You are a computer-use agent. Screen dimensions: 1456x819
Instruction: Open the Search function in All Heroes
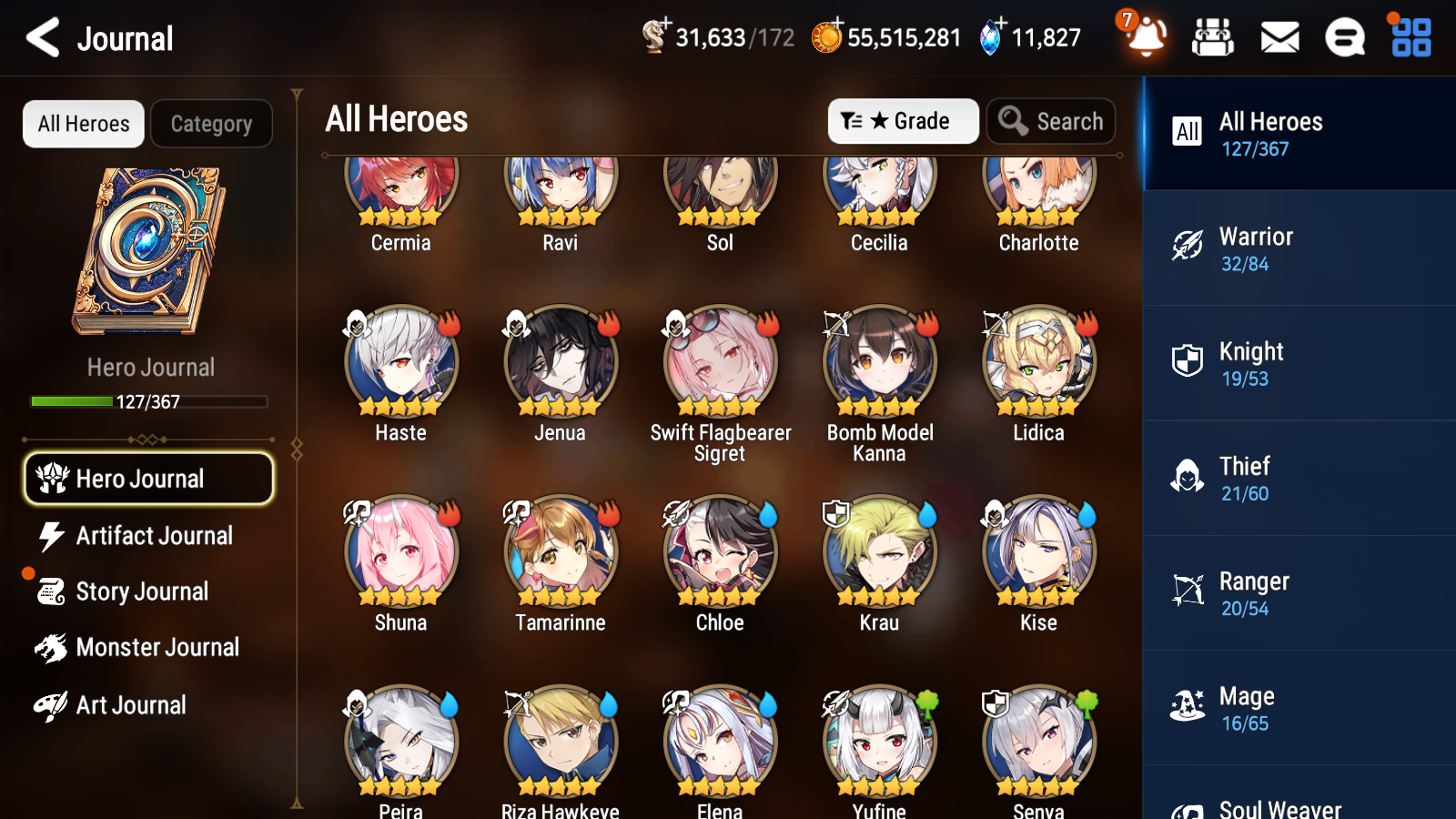click(x=1051, y=121)
